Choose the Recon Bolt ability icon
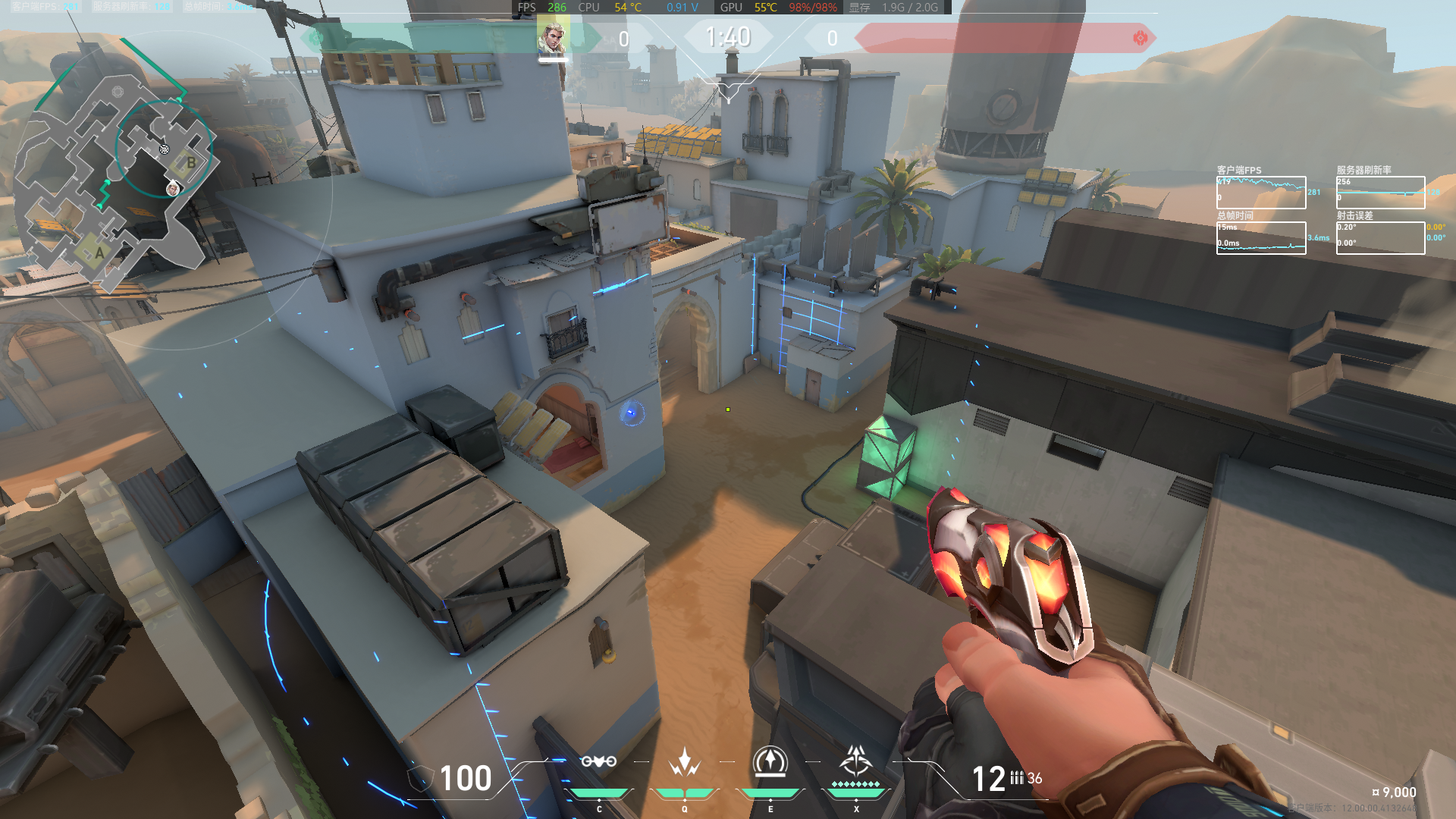Image resolution: width=1456 pixels, height=819 pixels. [x=770, y=761]
